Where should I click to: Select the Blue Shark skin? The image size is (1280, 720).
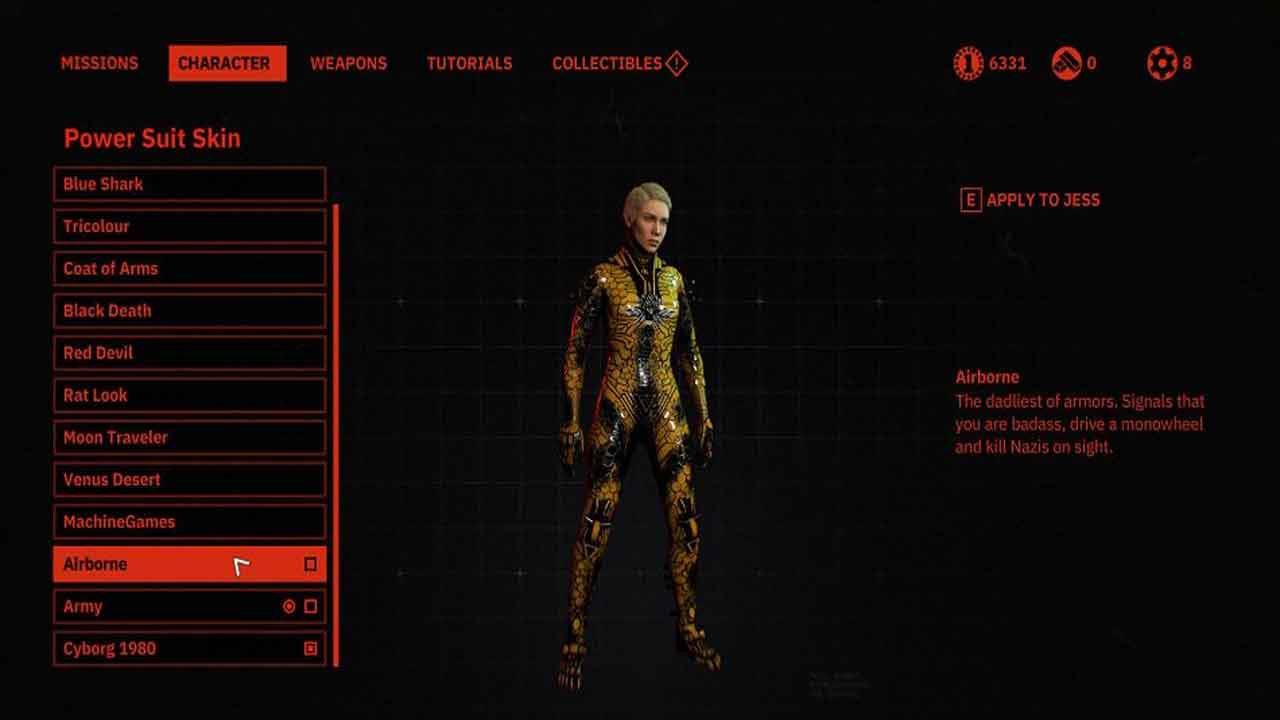[189, 184]
